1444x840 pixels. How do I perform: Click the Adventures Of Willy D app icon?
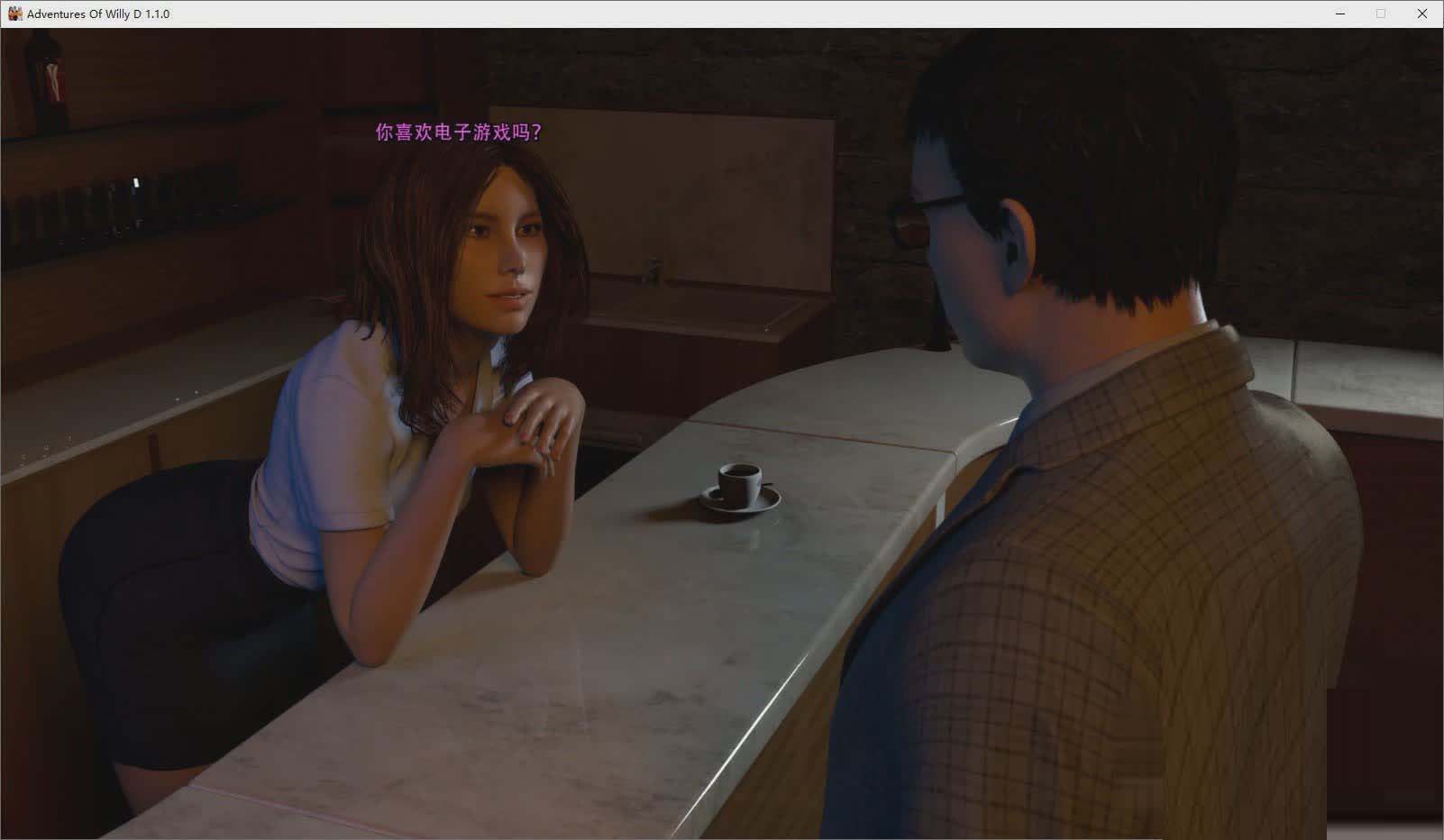[x=15, y=14]
